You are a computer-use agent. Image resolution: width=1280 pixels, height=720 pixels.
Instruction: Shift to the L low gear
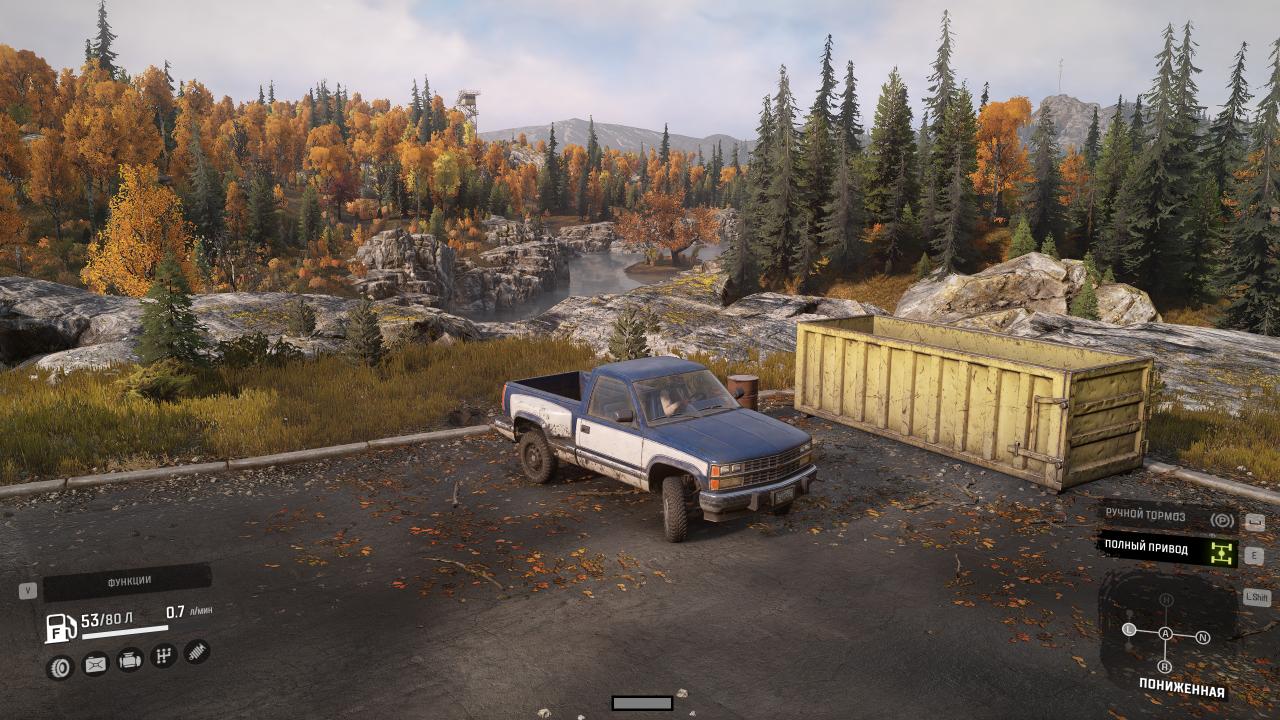[x=1129, y=630]
